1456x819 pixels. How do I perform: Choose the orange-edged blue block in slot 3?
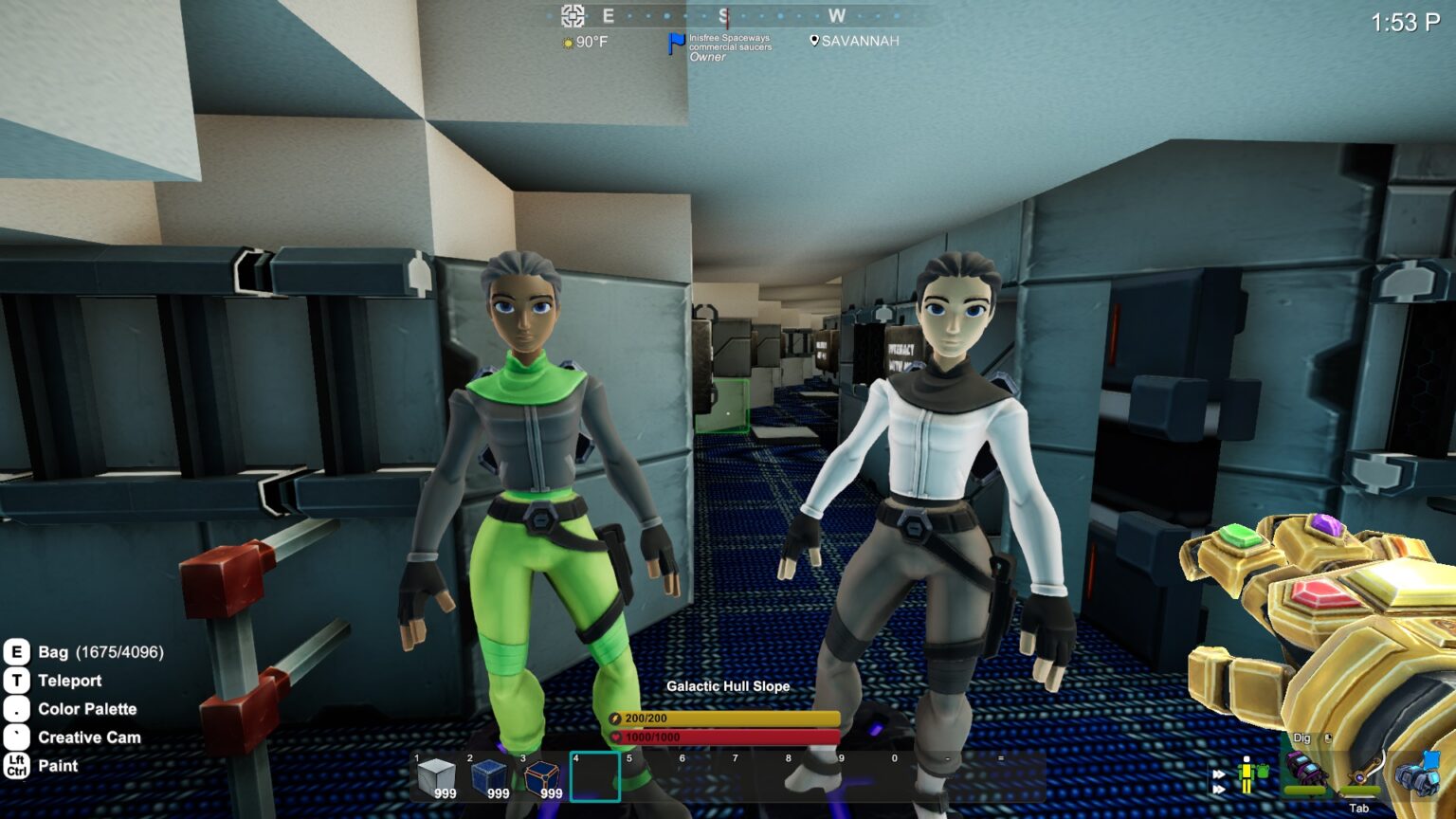[542, 777]
